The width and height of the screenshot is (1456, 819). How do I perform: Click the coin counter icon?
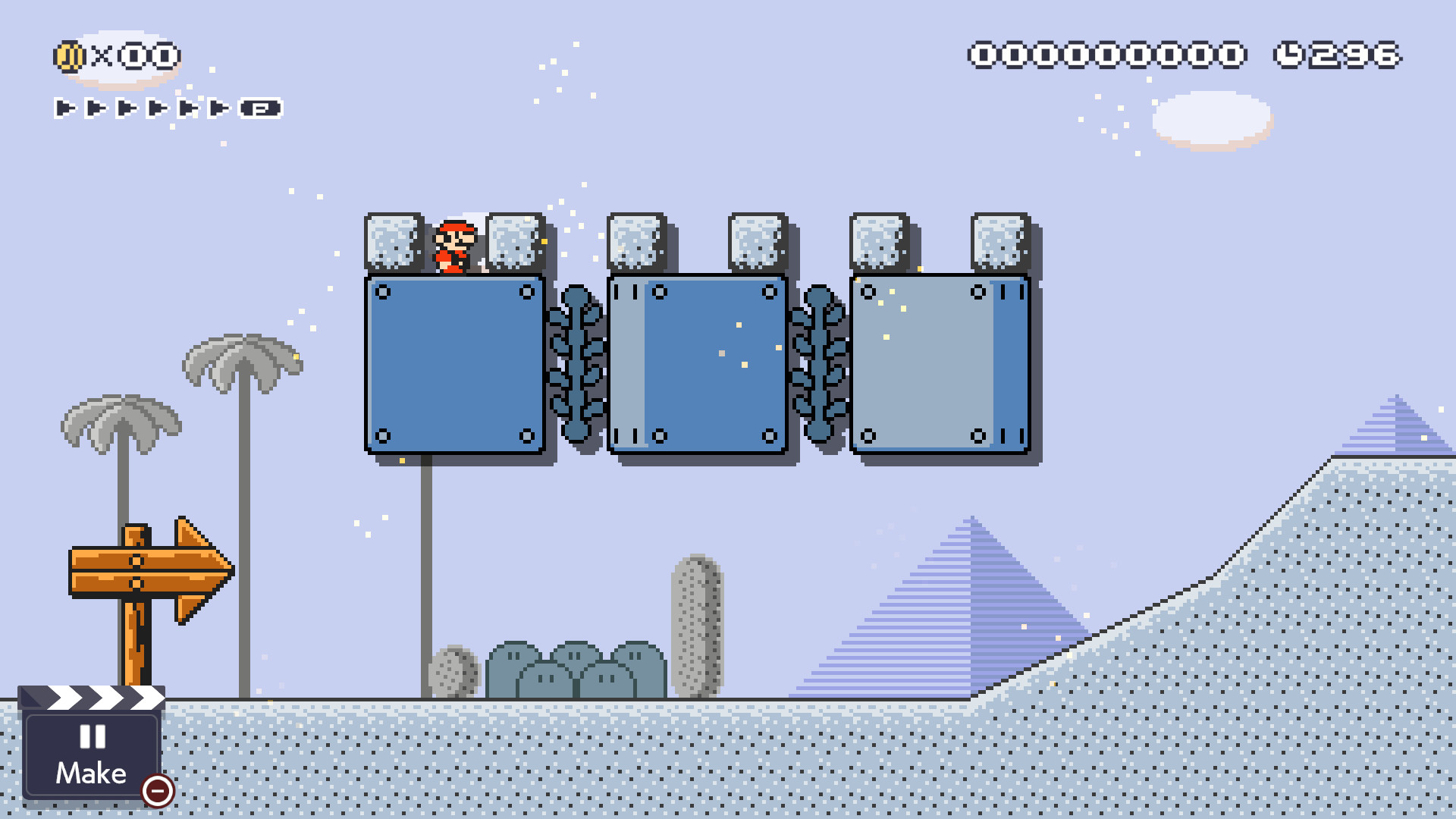click(x=69, y=55)
